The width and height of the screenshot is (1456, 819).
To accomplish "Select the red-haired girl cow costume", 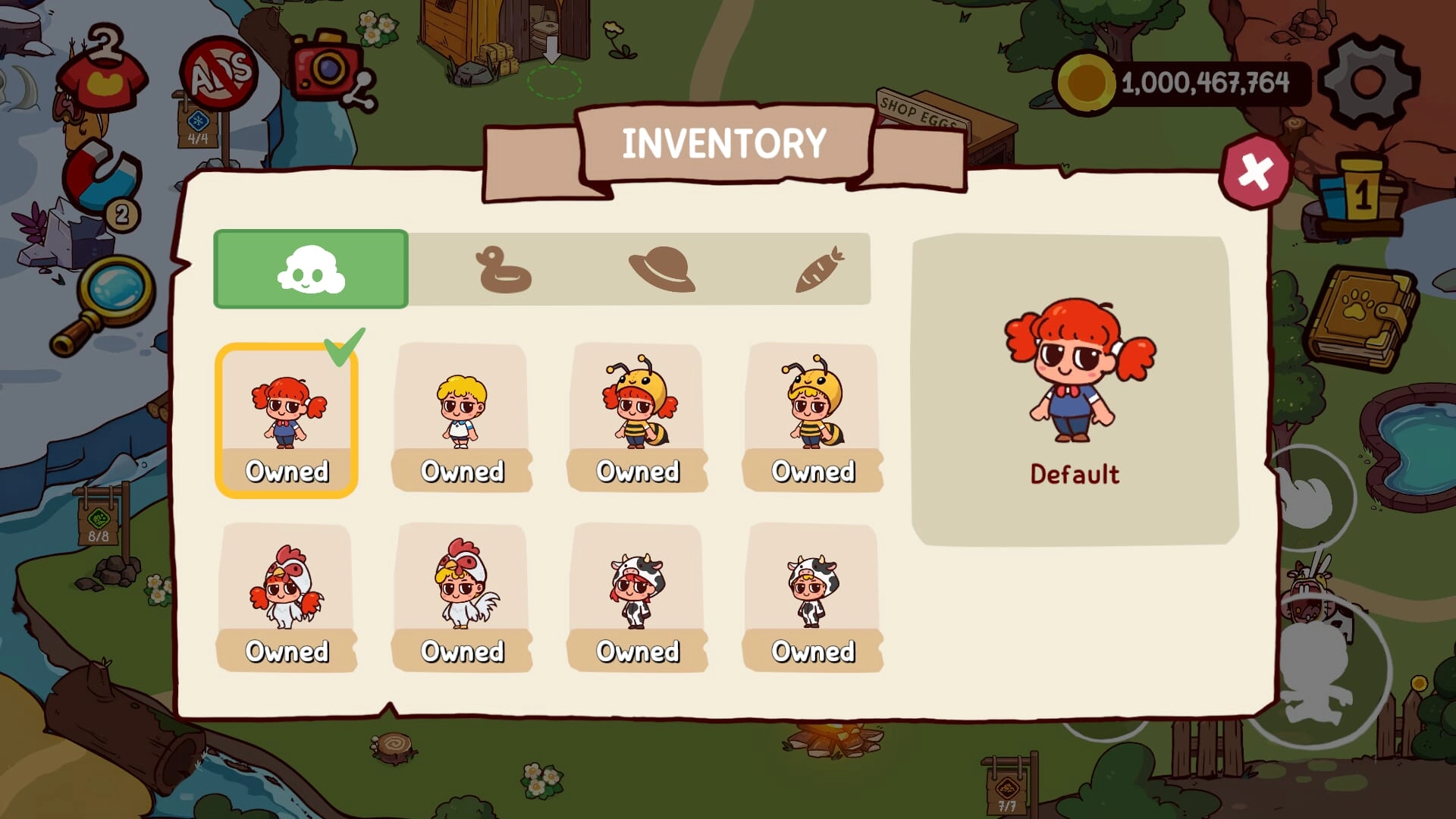I will (637, 597).
